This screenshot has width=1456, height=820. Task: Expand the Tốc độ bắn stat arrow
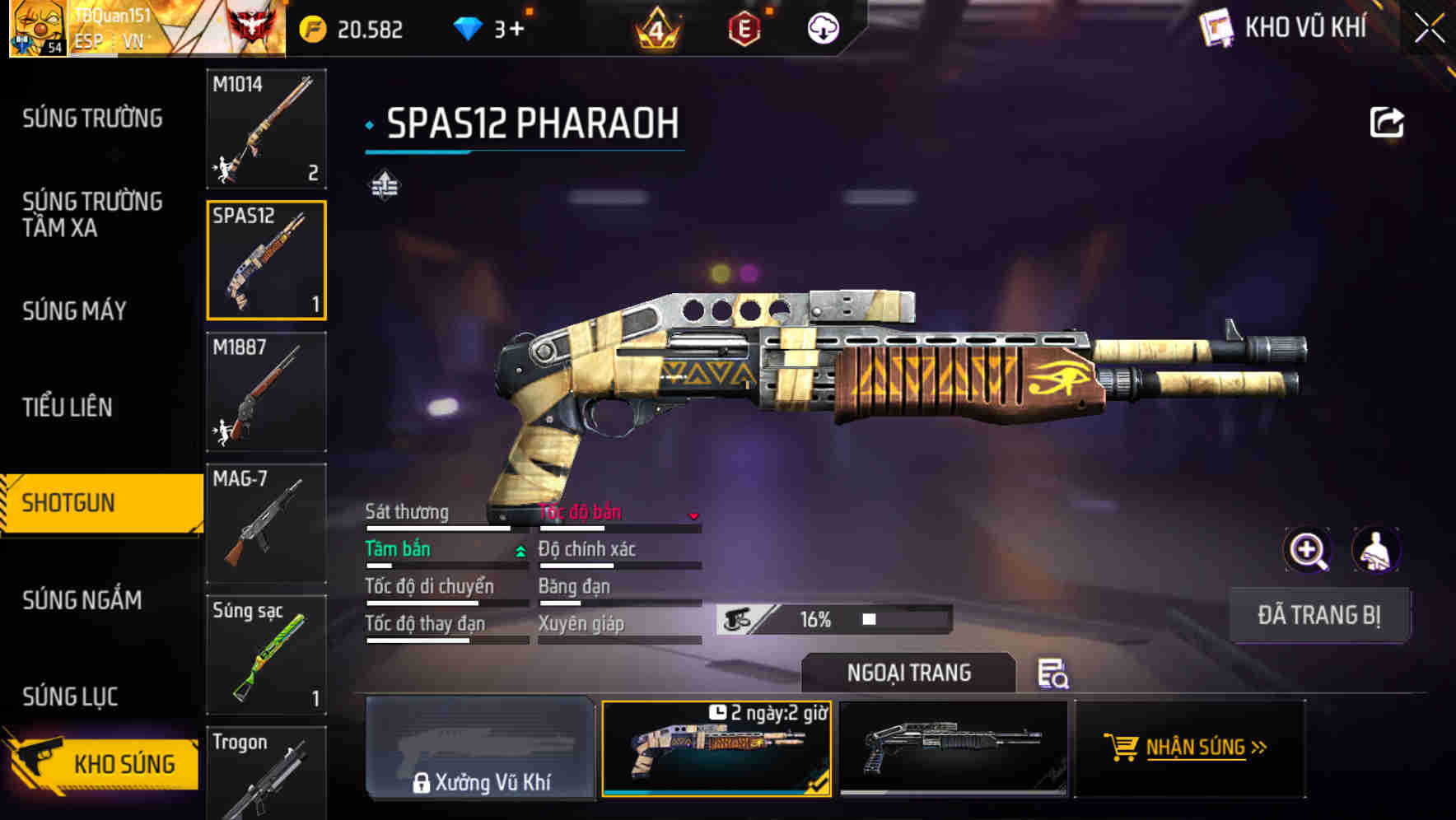point(694,516)
